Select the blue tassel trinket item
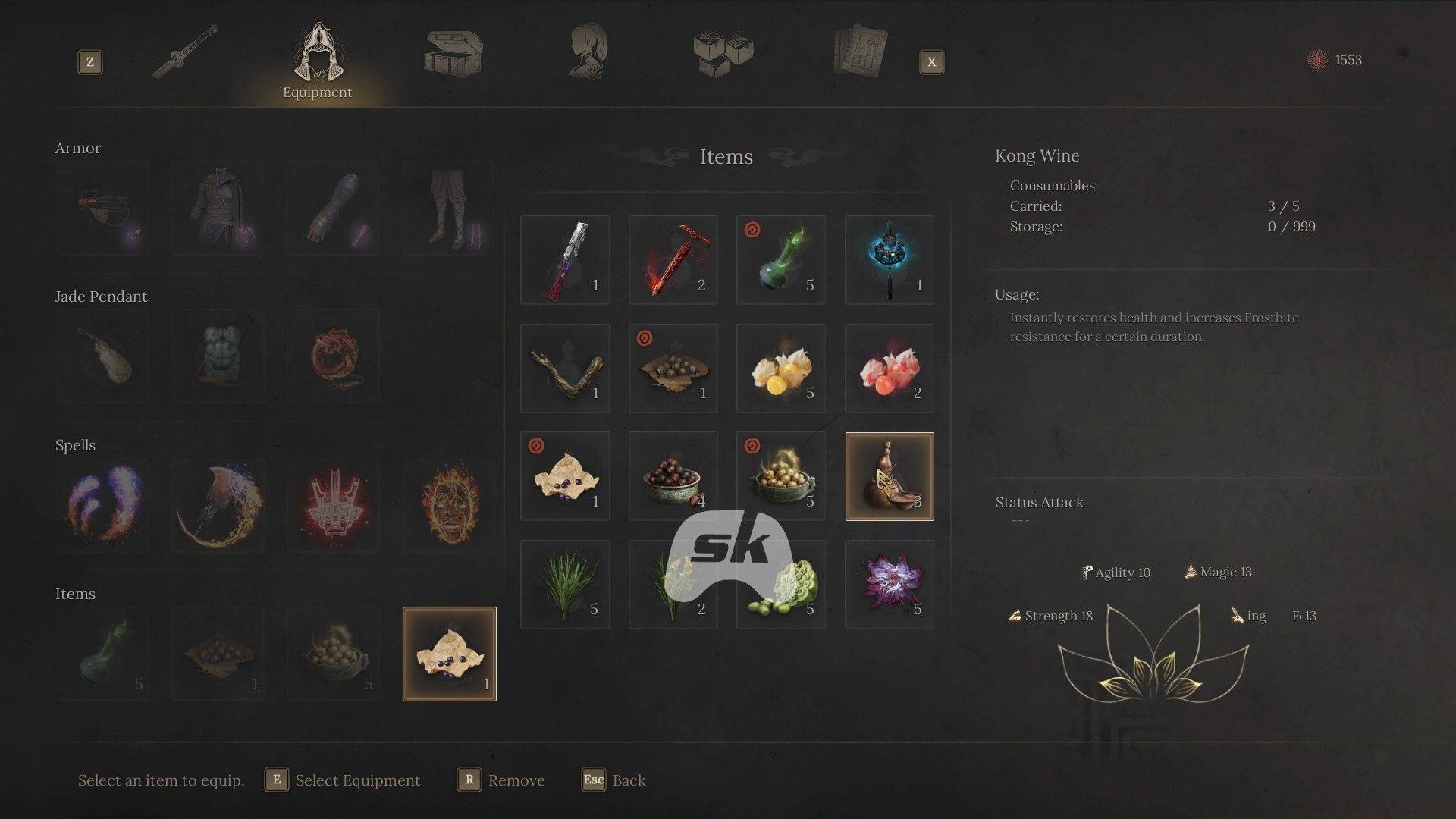Viewport: 1456px width, 819px height. pos(889,259)
